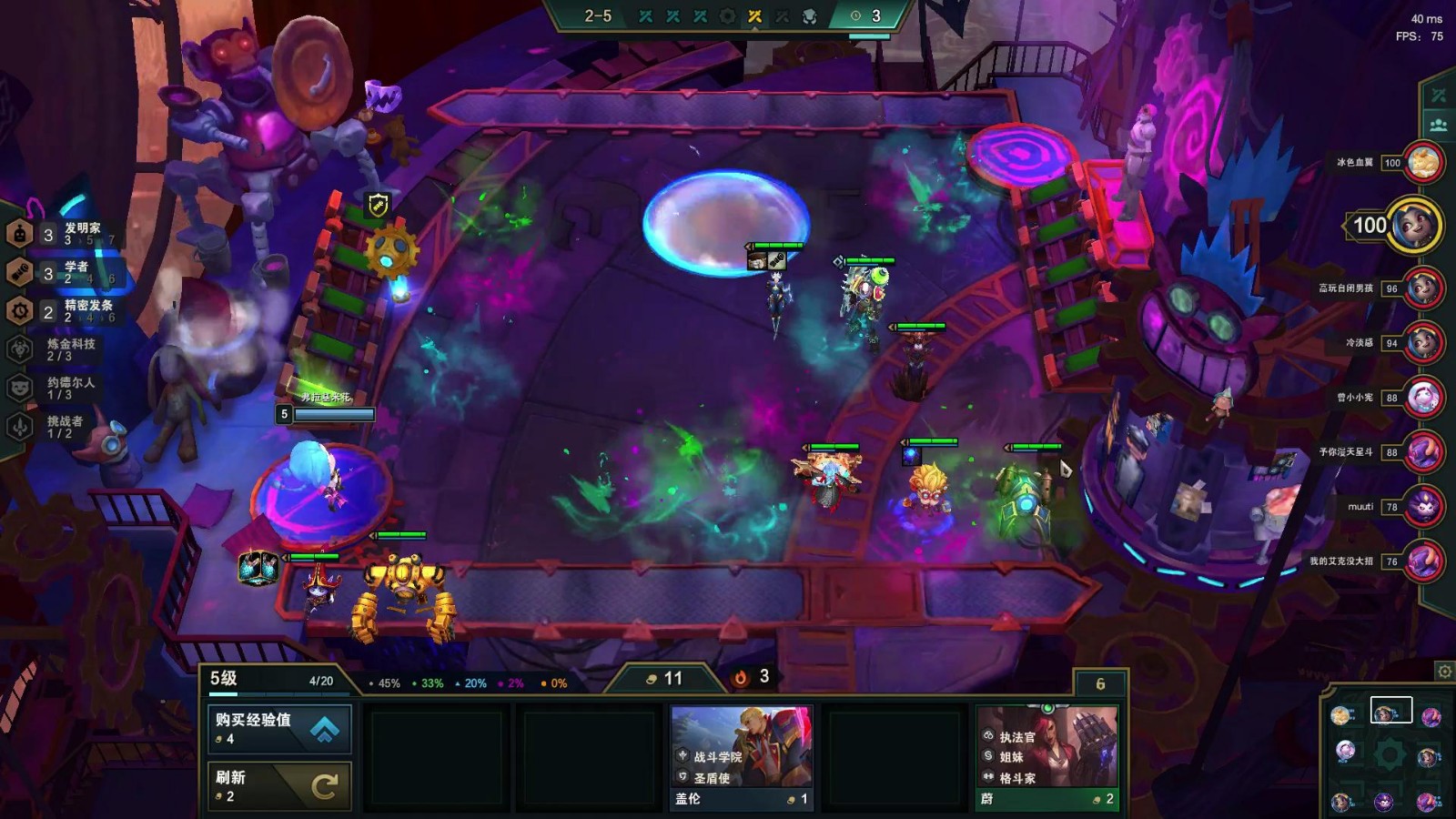Open the settings gear above the minimap

(1444, 672)
